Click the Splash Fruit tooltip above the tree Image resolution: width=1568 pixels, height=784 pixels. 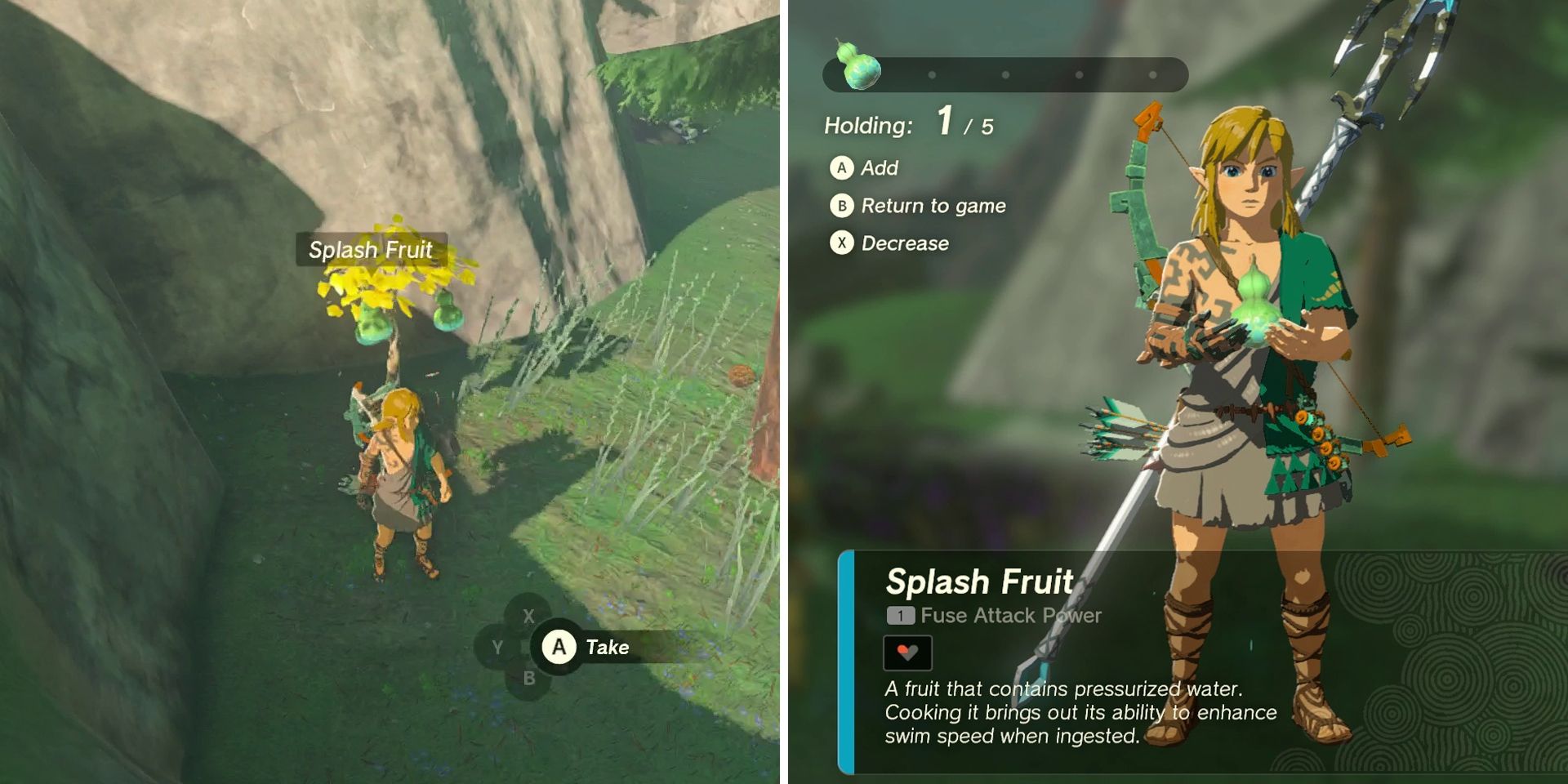click(x=372, y=251)
